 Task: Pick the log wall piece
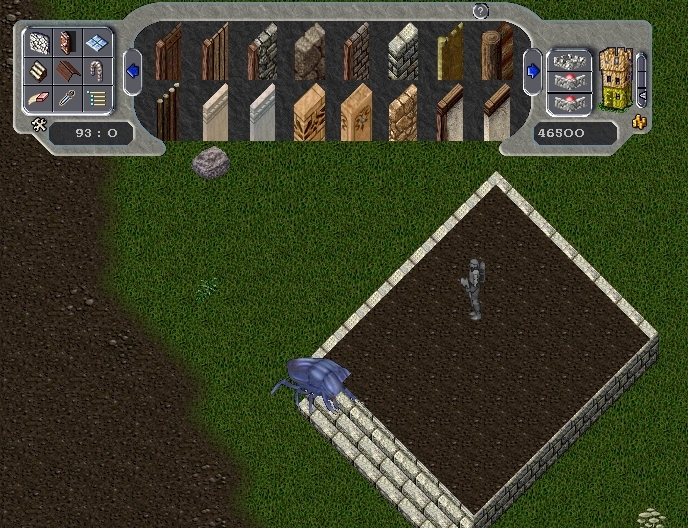(497, 51)
